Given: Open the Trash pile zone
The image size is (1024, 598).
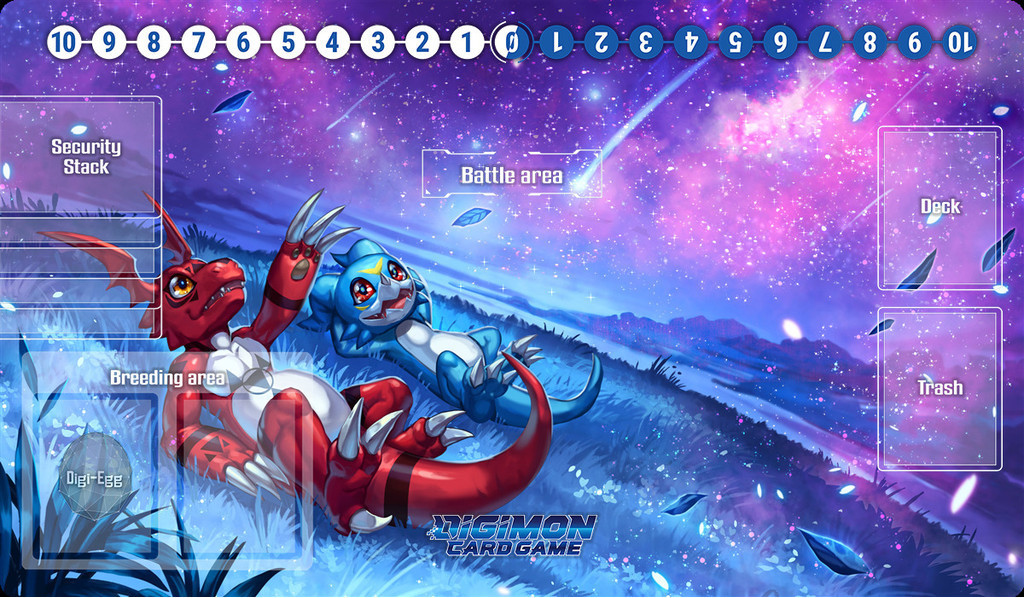Looking at the screenshot, I should point(939,388).
